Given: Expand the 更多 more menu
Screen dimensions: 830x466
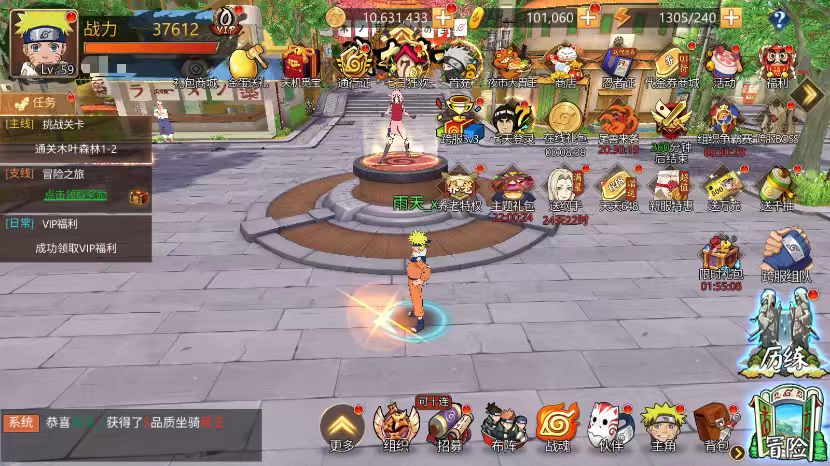Looking at the screenshot, I should point(340,428).
